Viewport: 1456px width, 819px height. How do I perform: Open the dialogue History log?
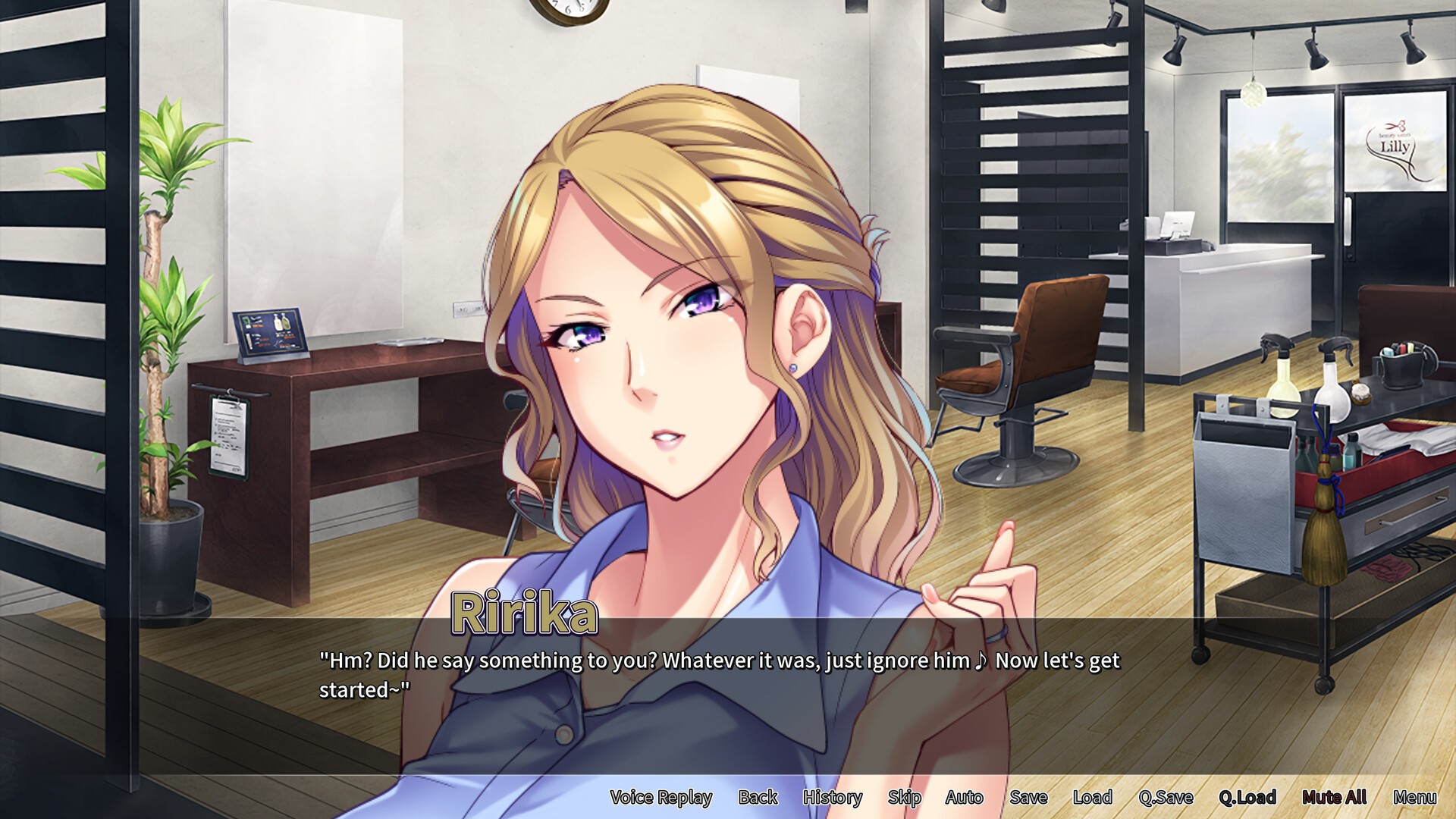[832, 797]
